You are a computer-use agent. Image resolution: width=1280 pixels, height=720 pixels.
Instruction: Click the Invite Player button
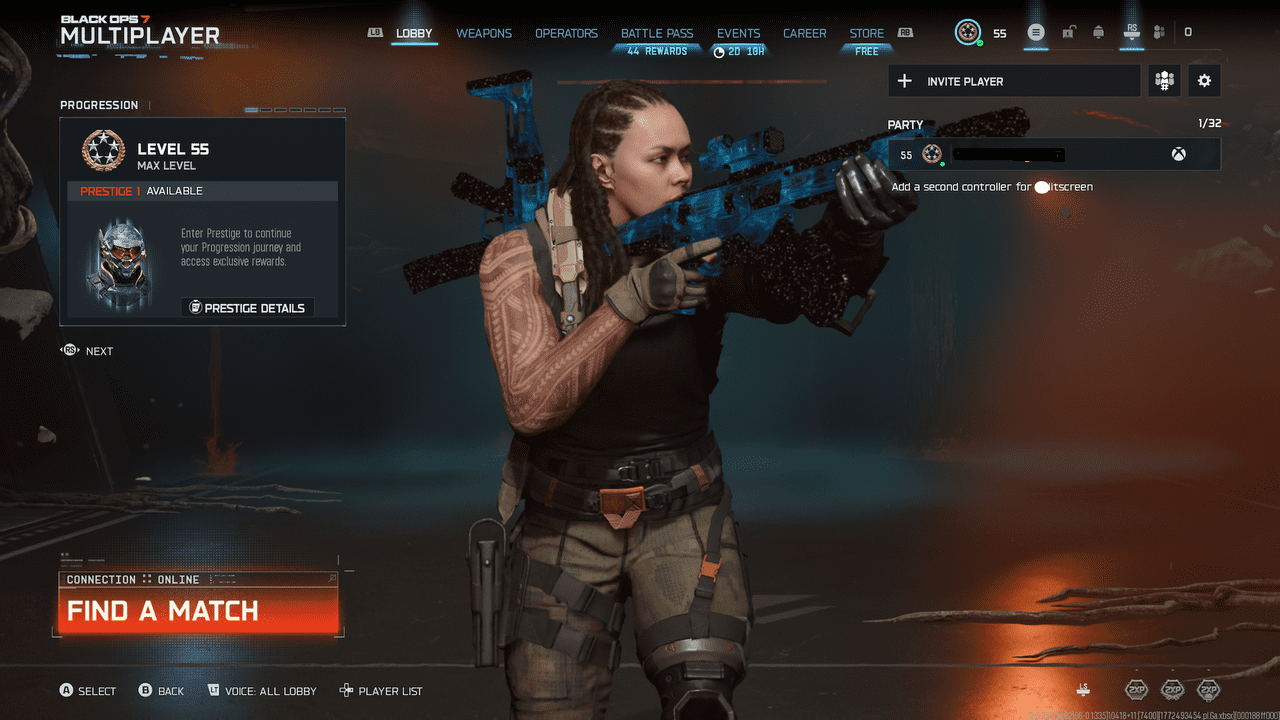click(1013, 81)
